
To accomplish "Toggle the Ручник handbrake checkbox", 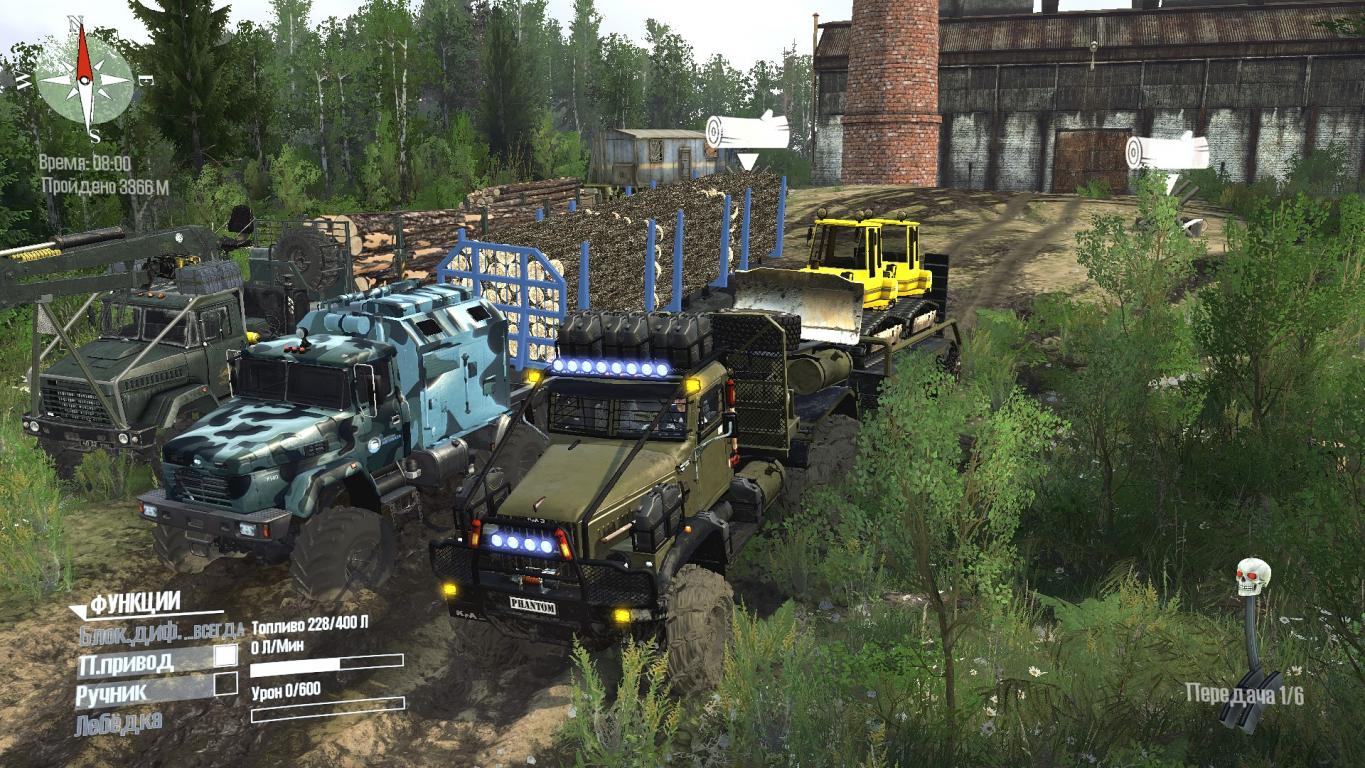I will (226, 685).
